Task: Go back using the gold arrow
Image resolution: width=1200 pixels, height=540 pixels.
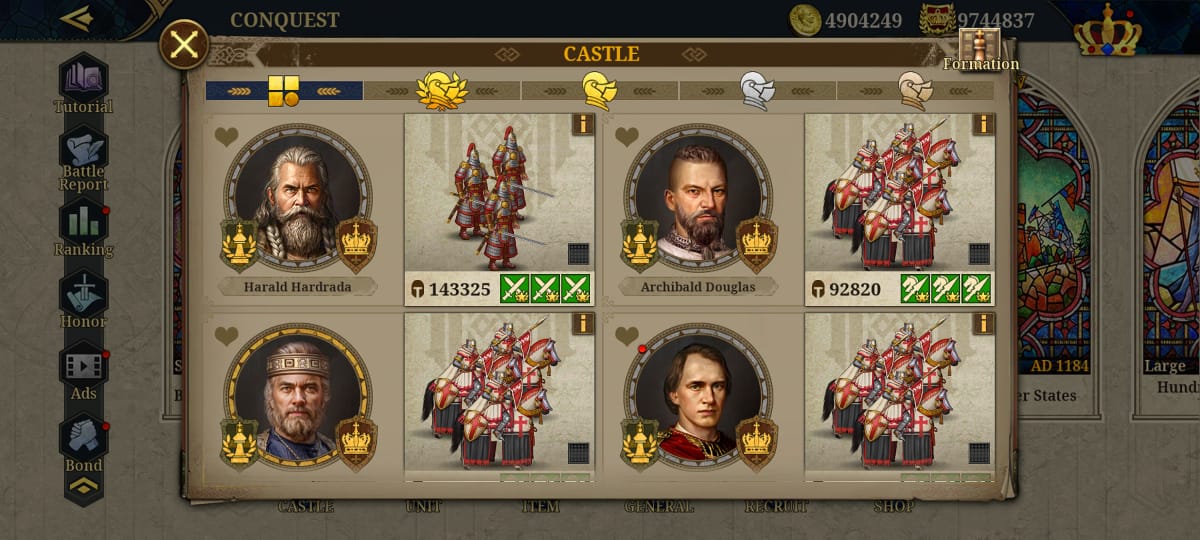Action: 76,18
